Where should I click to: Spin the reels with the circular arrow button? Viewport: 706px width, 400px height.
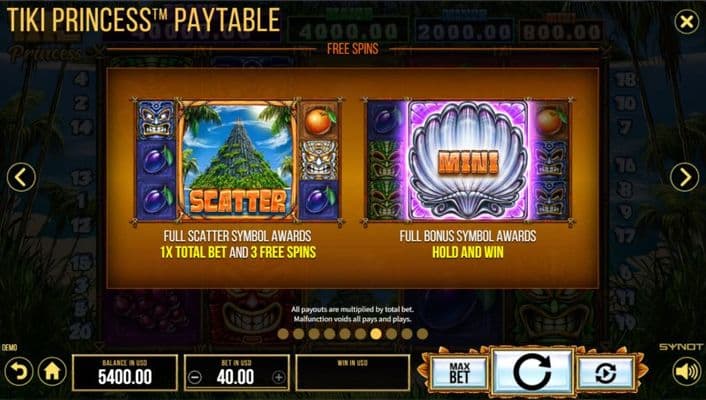tap(532, 373)
